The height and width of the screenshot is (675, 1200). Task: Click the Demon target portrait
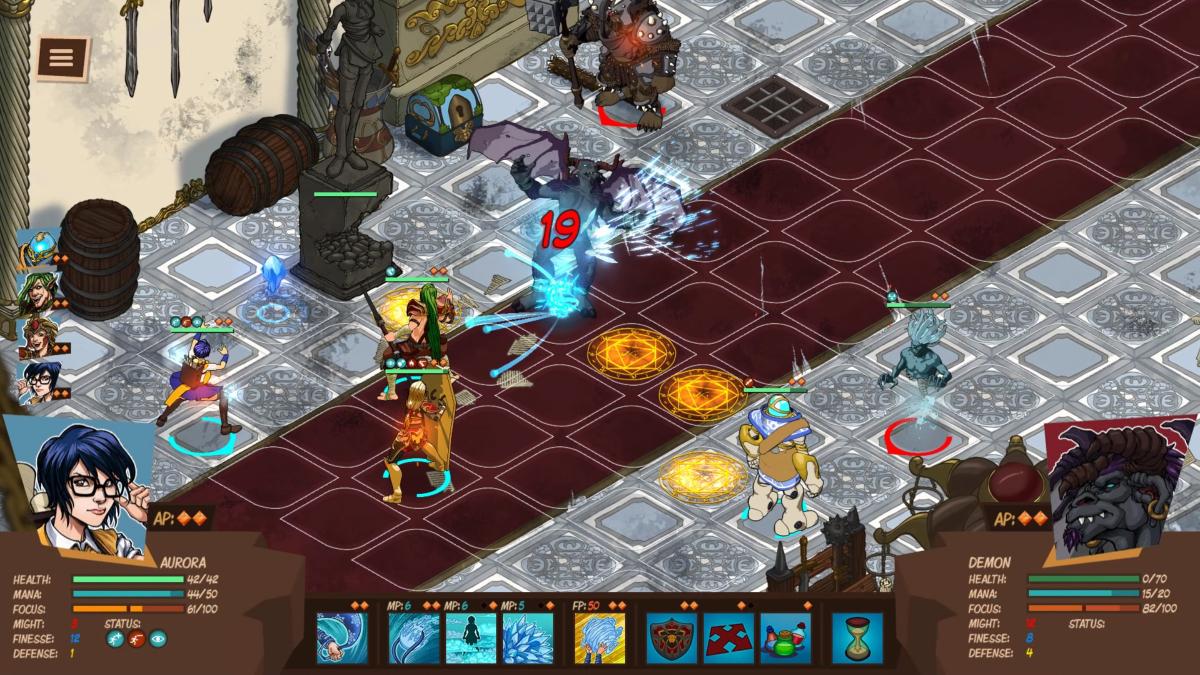[1118, 485]
